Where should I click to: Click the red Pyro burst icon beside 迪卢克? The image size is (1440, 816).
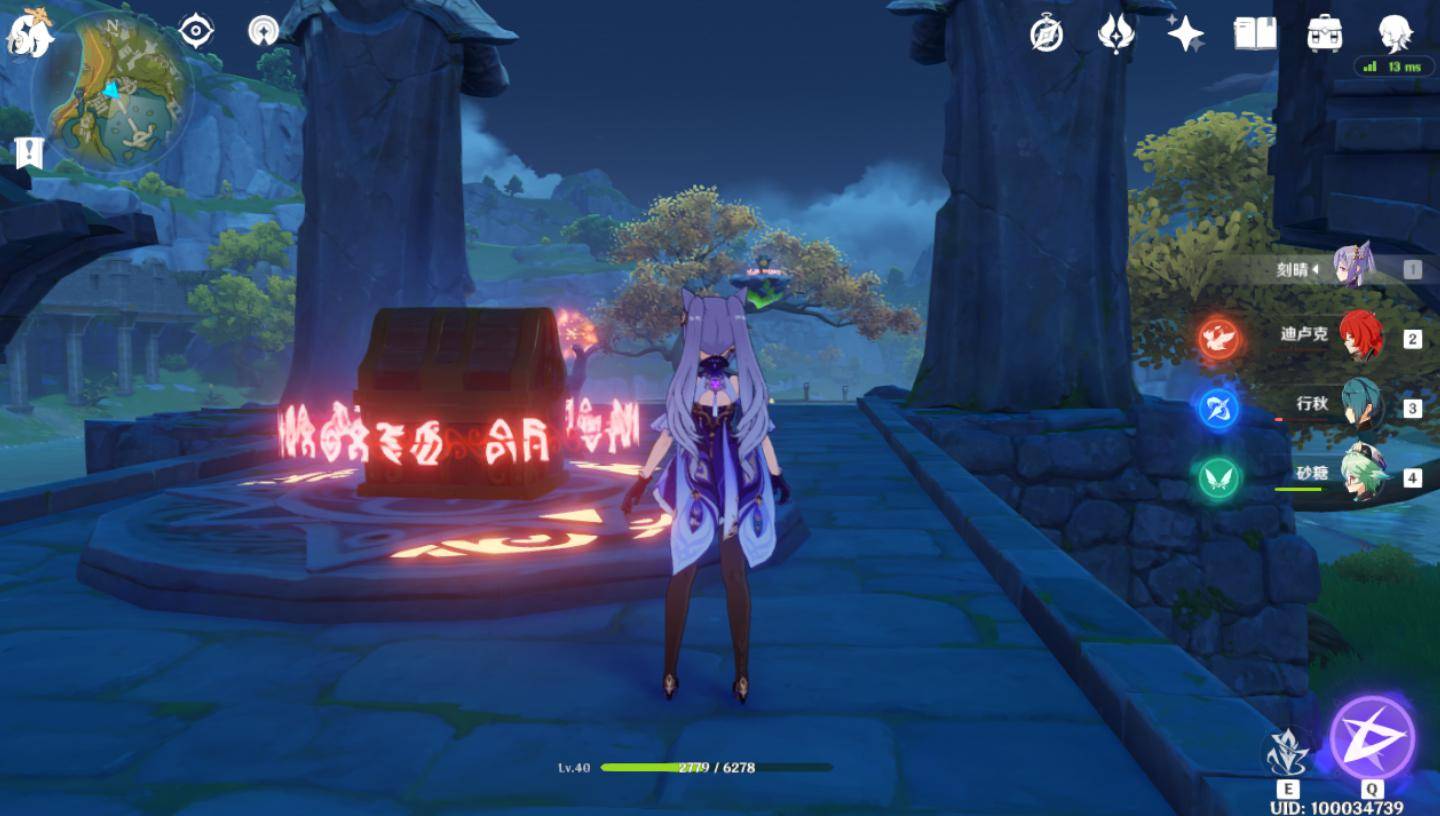[x=1219, y=338]
